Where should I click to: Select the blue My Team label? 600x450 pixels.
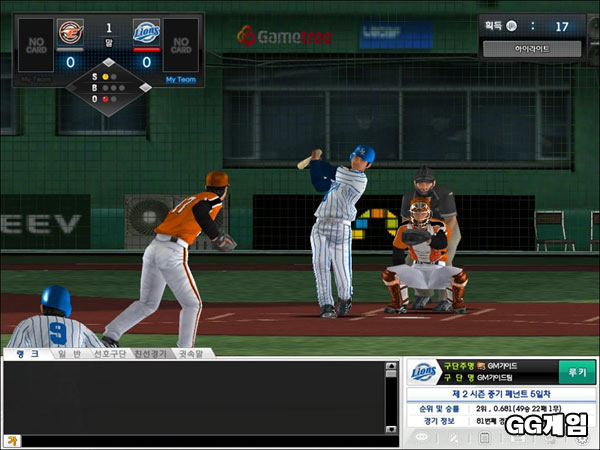181,79
